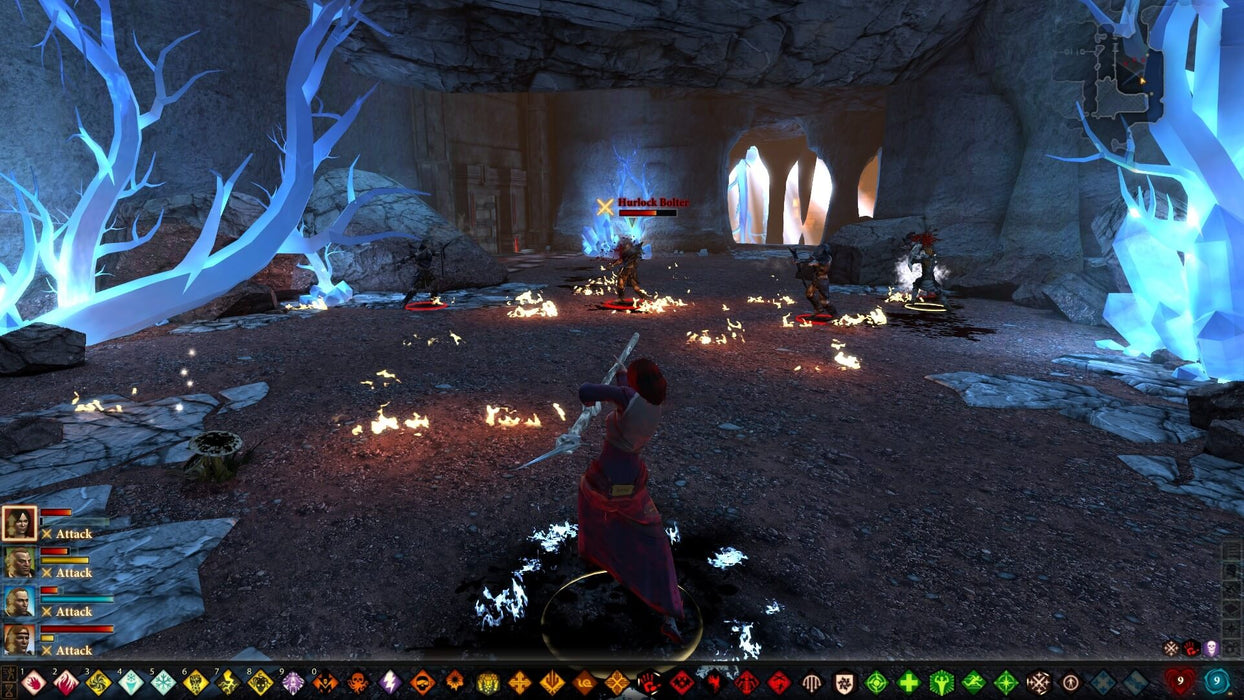Cast the green cross heal spell
The image size is (1244, 700).
pos(908,683)
